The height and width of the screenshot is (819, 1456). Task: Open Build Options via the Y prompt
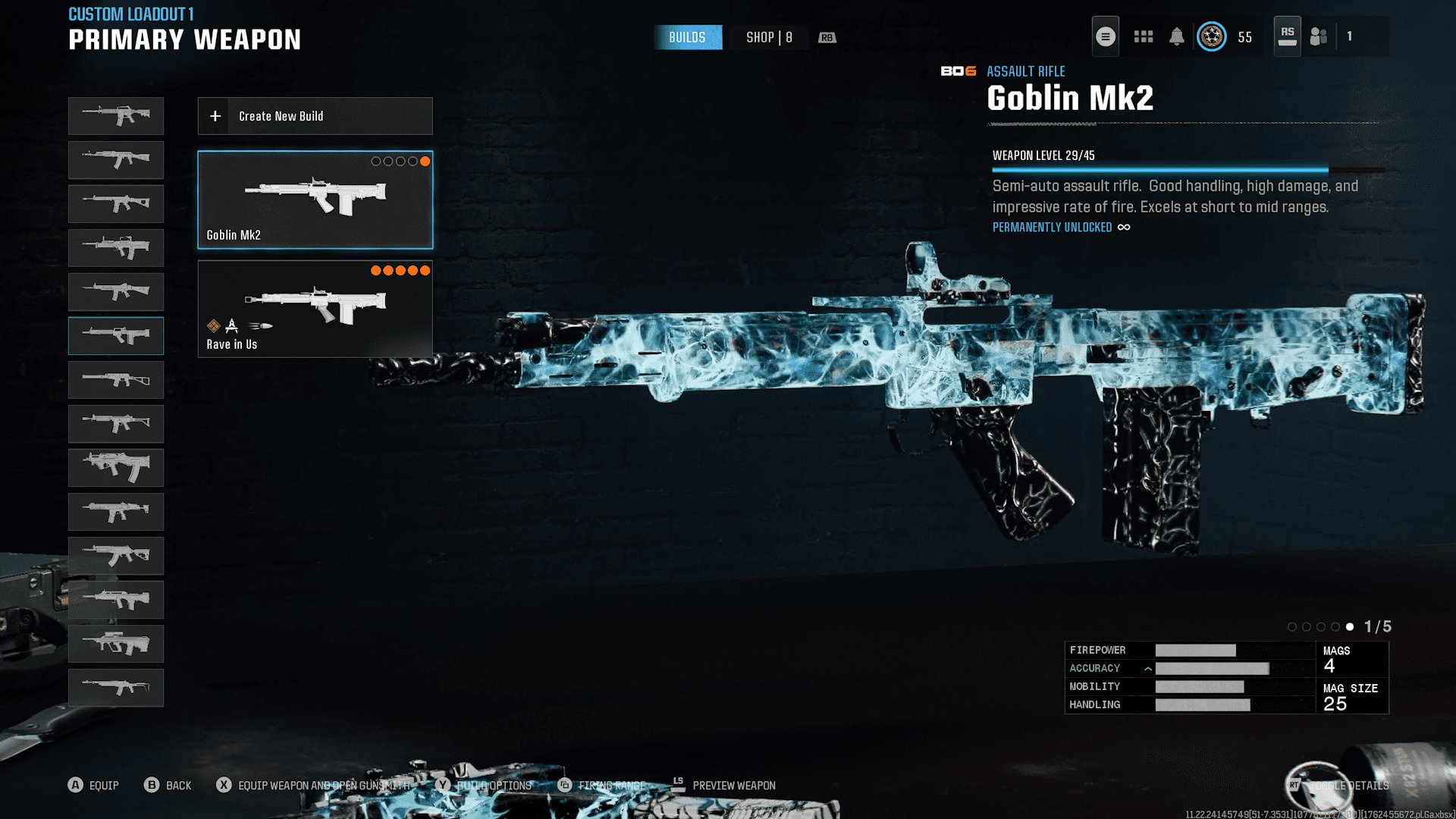[x=444, y=786]
